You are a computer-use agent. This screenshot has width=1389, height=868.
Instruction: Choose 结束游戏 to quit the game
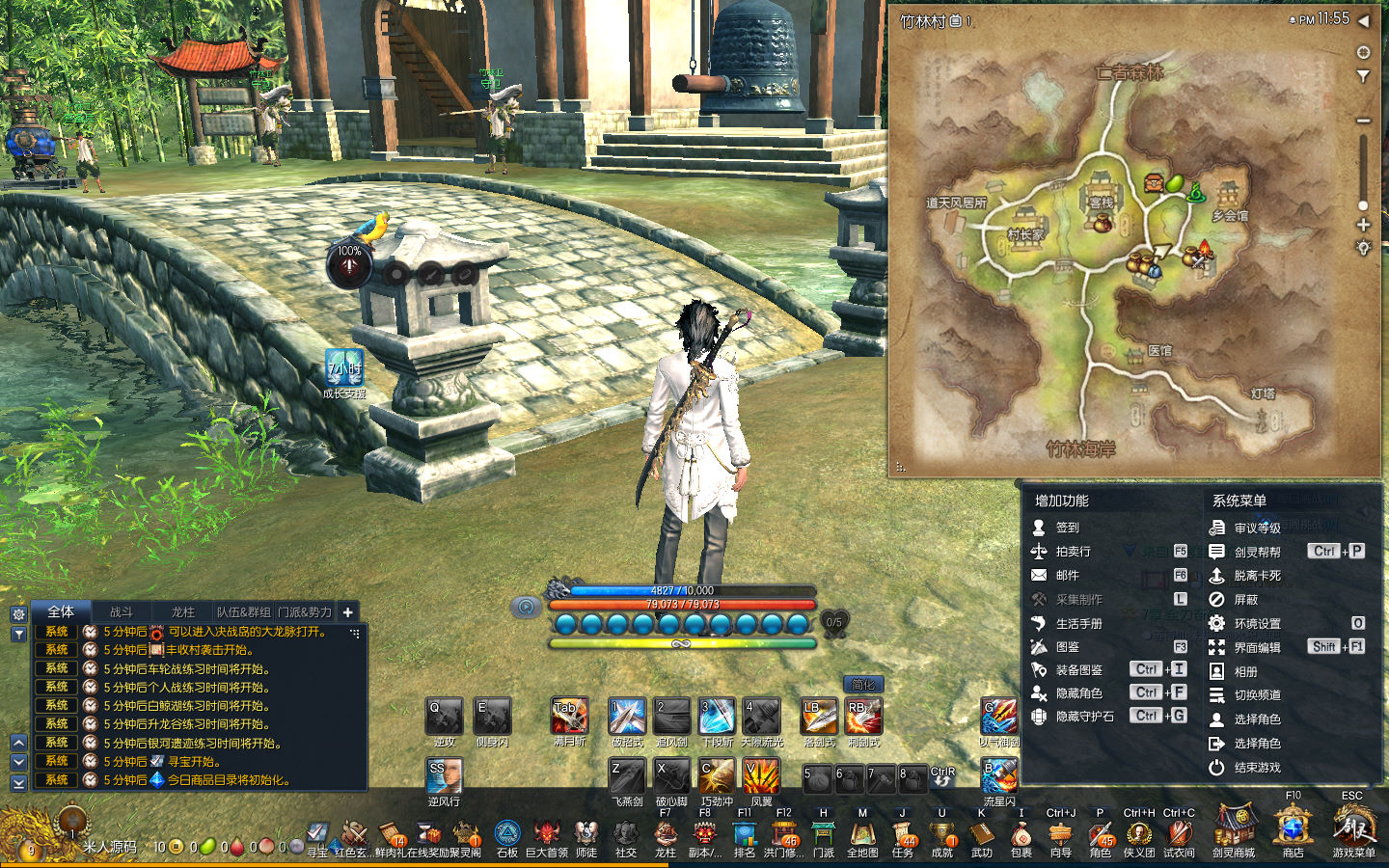click(x=1256, y=768)
